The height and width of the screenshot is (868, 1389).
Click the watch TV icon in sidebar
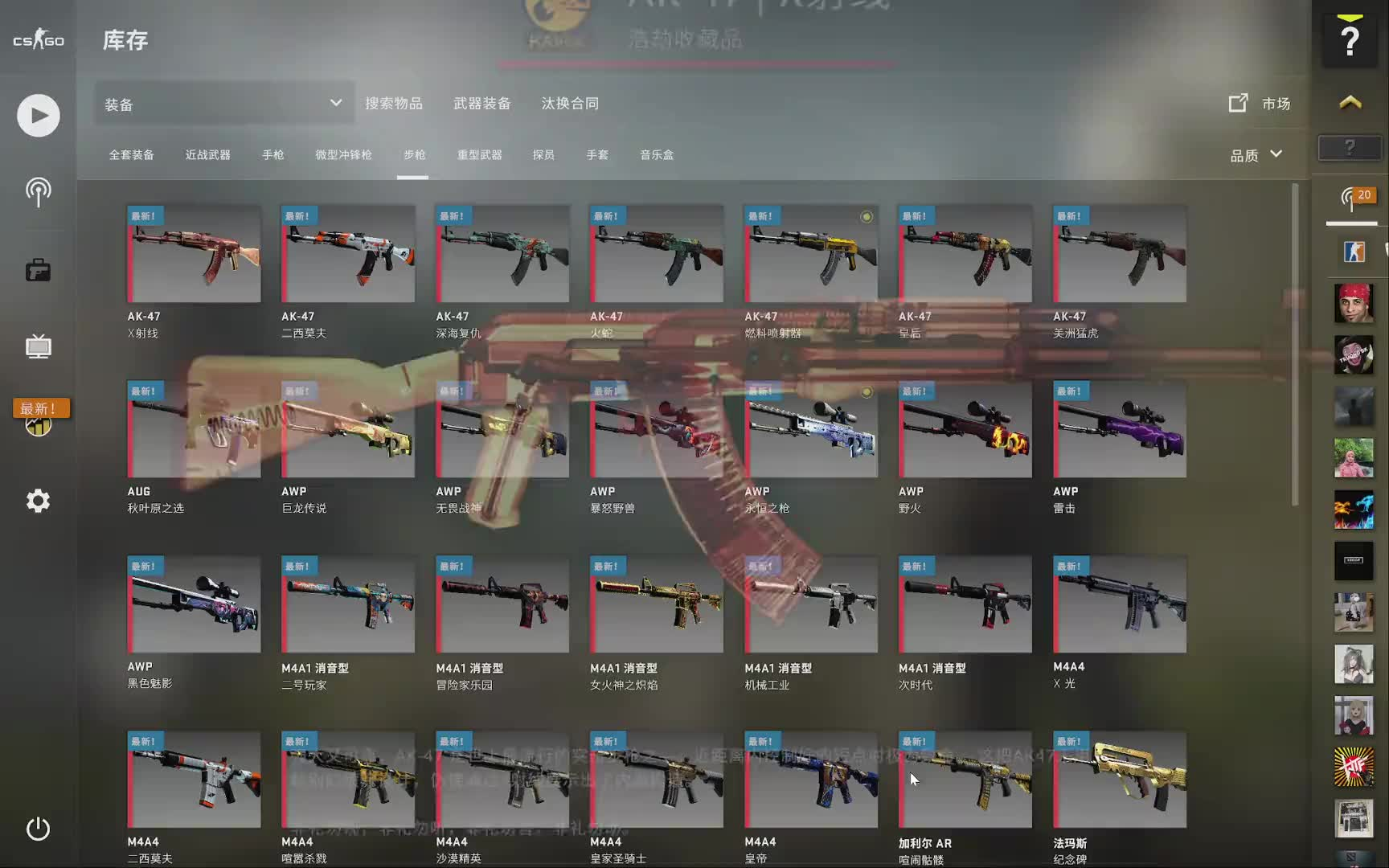[x=37, y=347]
